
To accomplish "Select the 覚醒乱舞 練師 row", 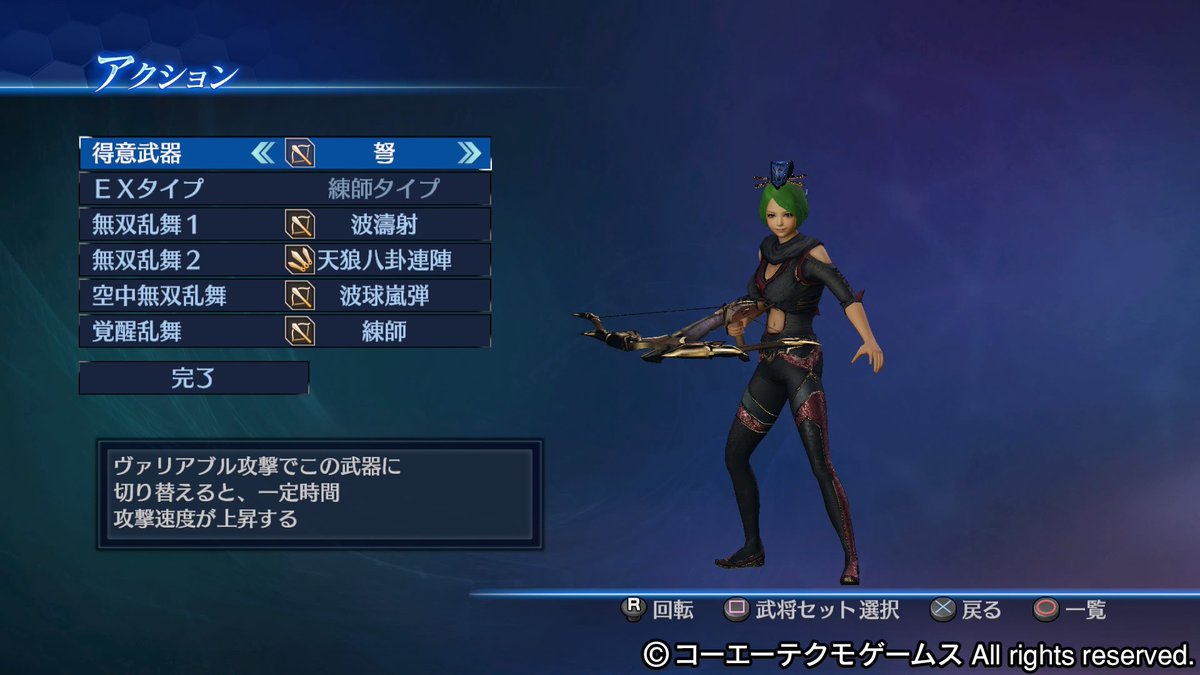I will click(285, 331).
